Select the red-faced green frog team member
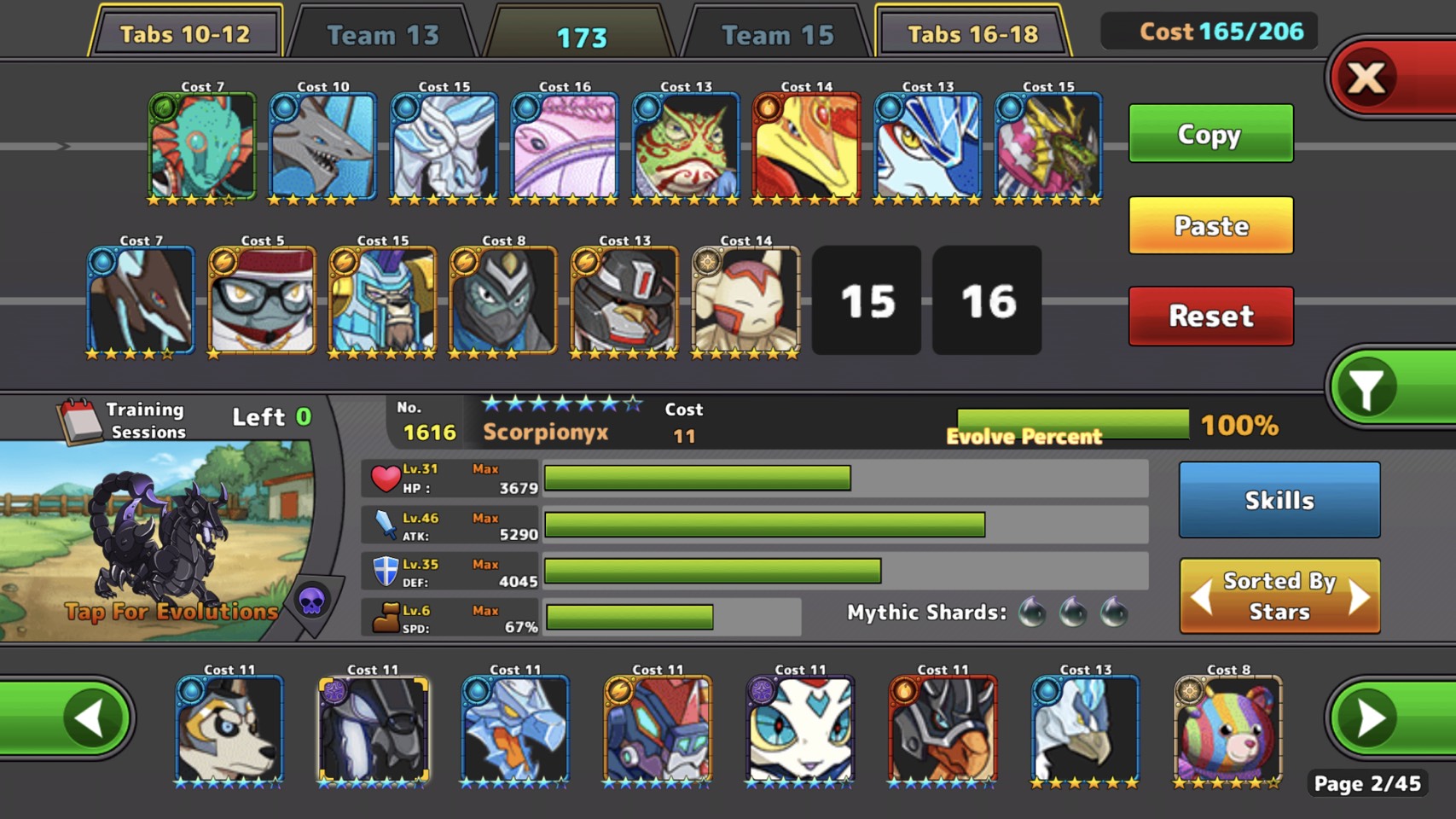This screenshot has height=819, width=1456. [x=686, y=147]
